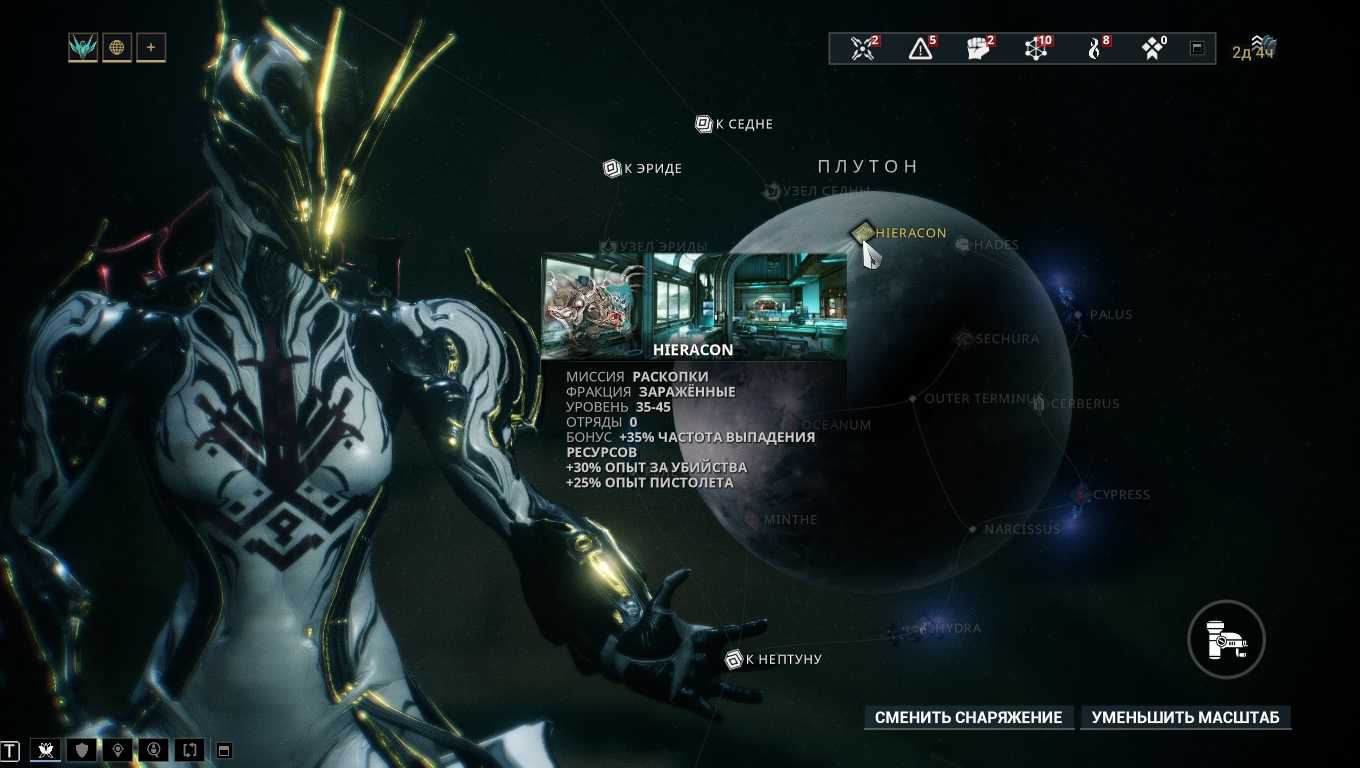
Task: Collapse the world state notification bar
Action: coord(1197,48)
